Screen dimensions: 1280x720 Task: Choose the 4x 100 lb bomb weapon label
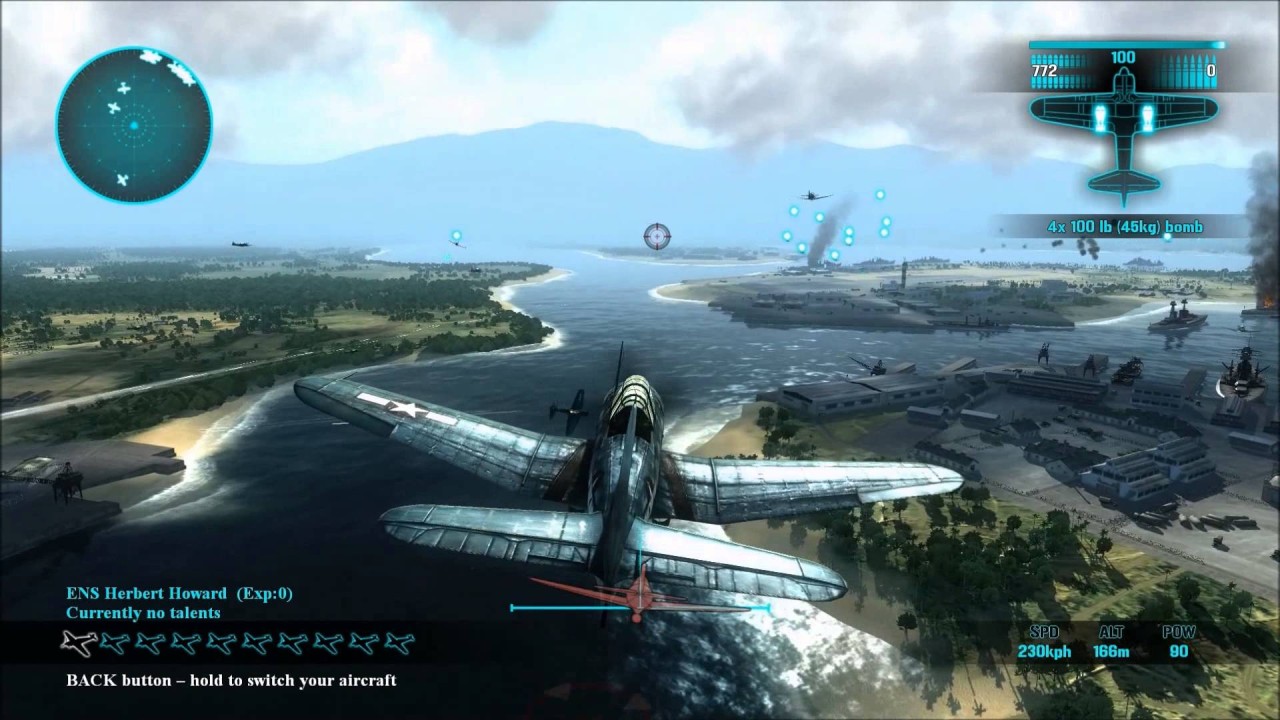pos(1125,227)
